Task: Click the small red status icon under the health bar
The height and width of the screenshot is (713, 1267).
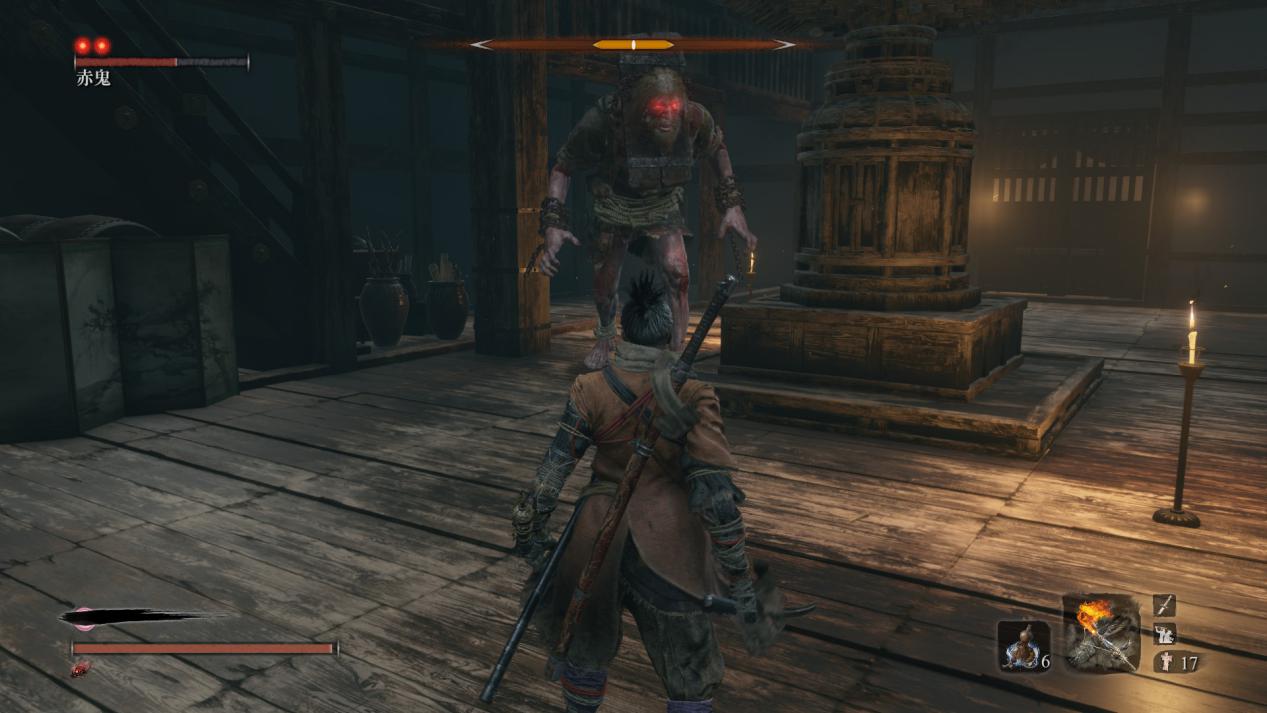Action: (80, 668)
